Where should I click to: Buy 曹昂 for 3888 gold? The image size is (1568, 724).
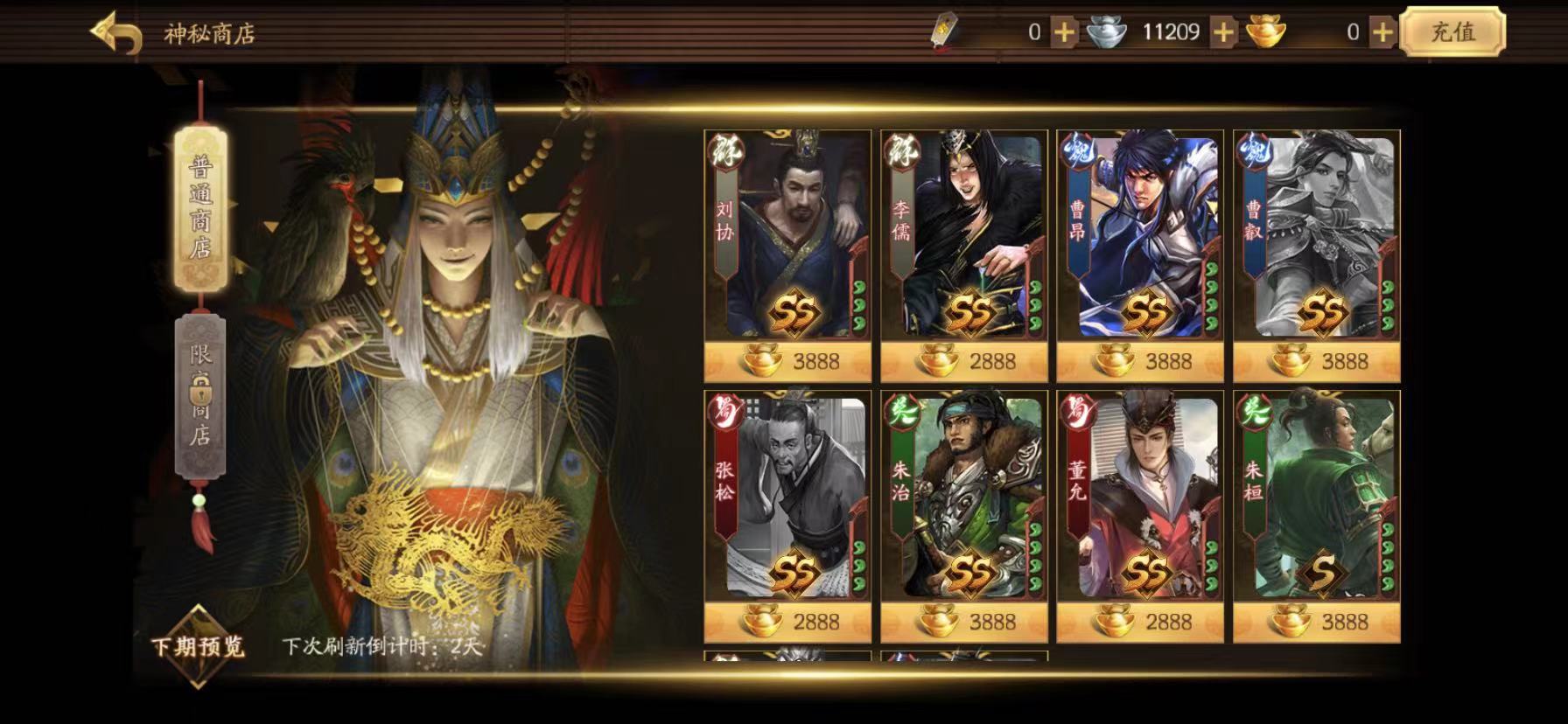tap(1140, 361)
